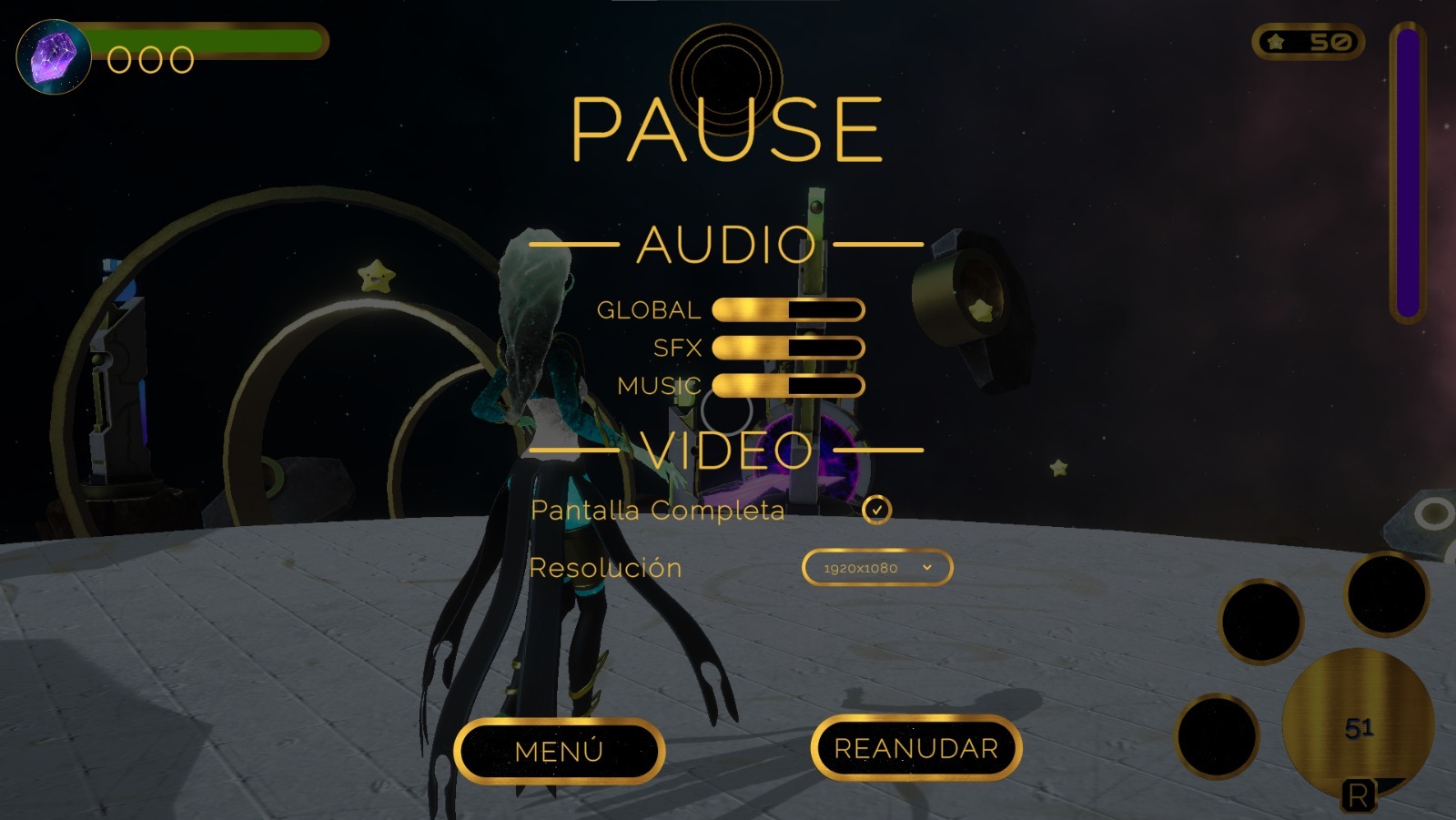
Task: Click the purple vertical bar on the right
Action: [1409, 173]
